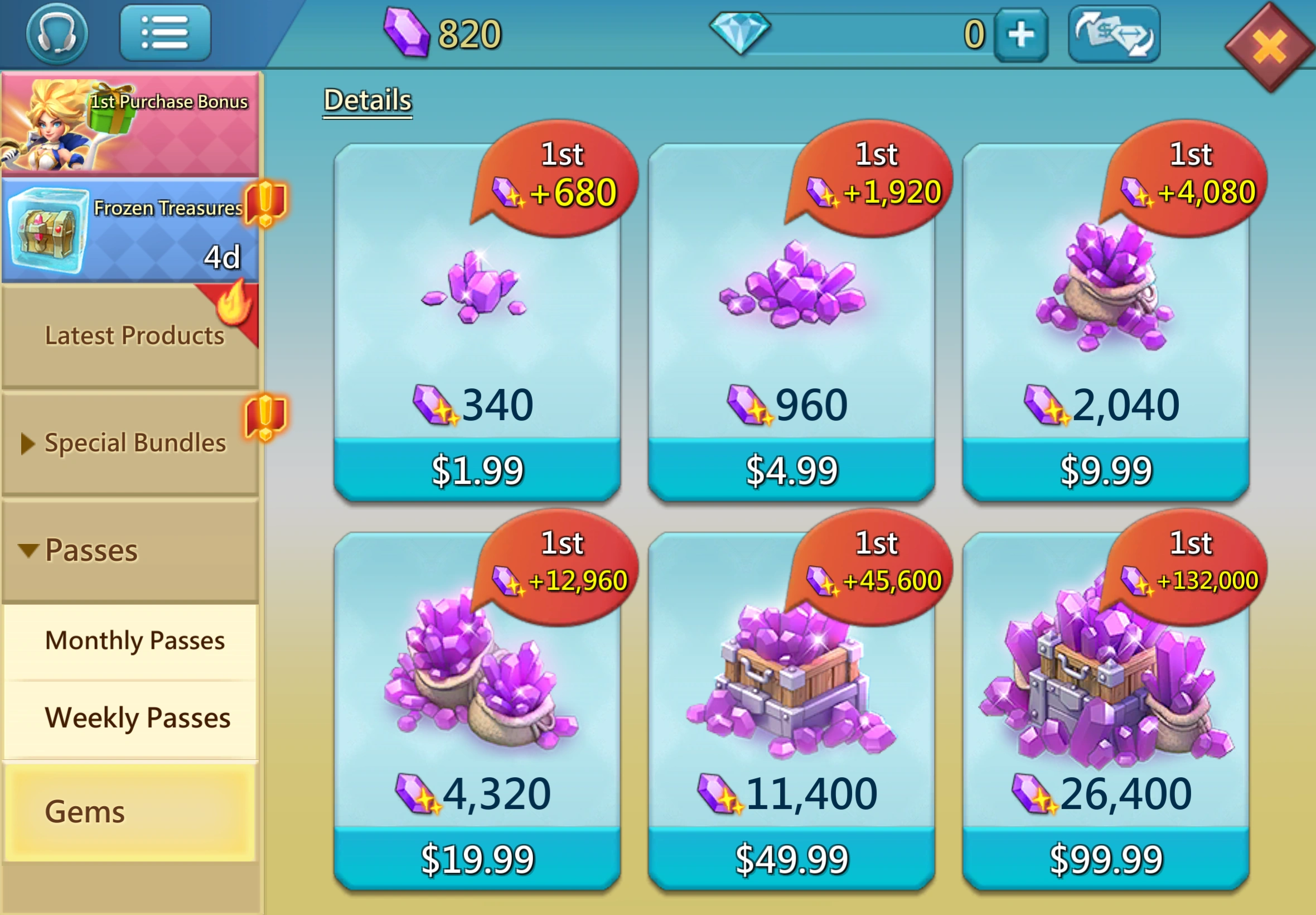Open Weekly Passes
The height and width of the screenshot is (915, 1316).
137,718
